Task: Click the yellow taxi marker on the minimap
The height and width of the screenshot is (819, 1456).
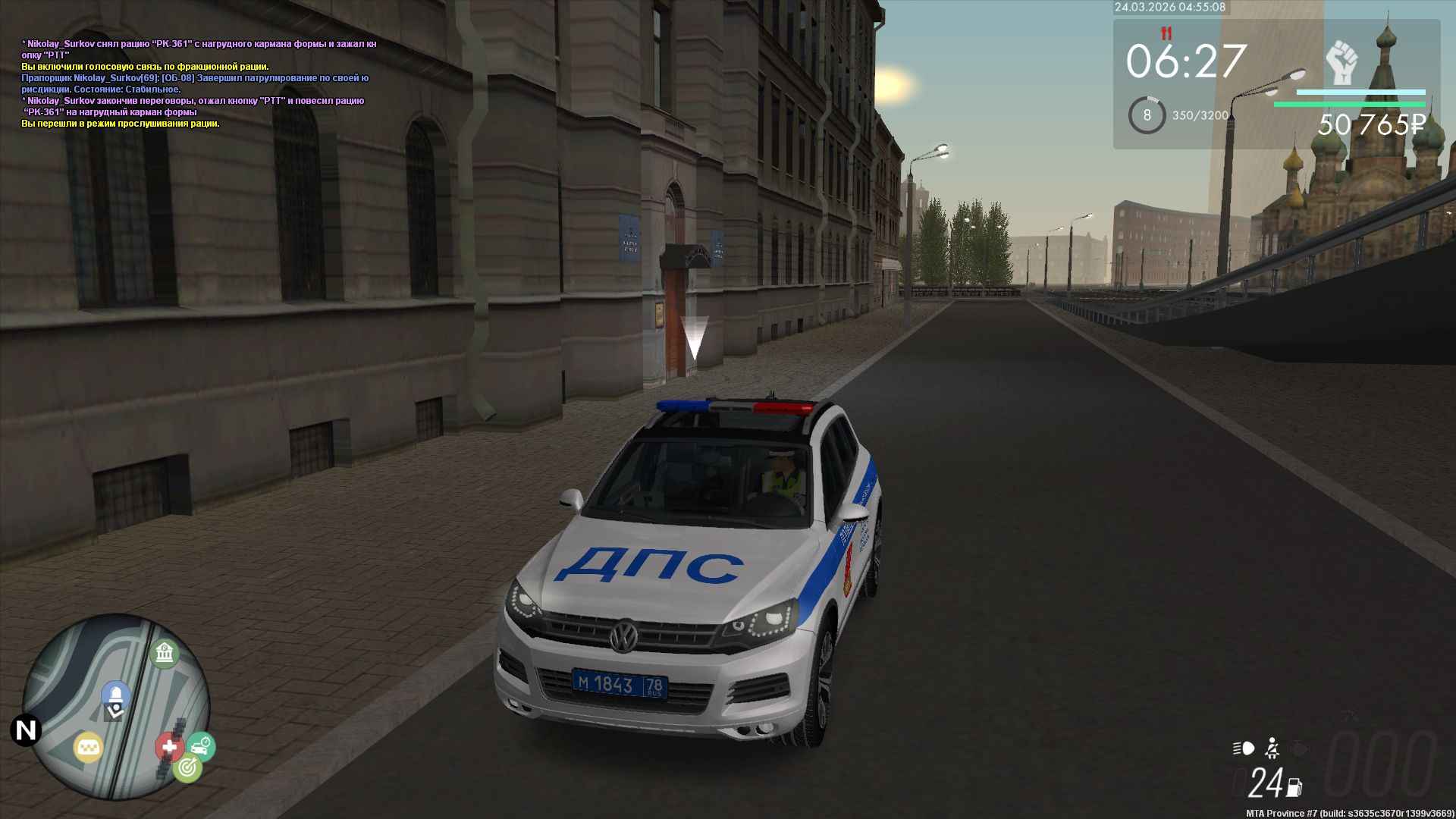Action: point(88,747)
